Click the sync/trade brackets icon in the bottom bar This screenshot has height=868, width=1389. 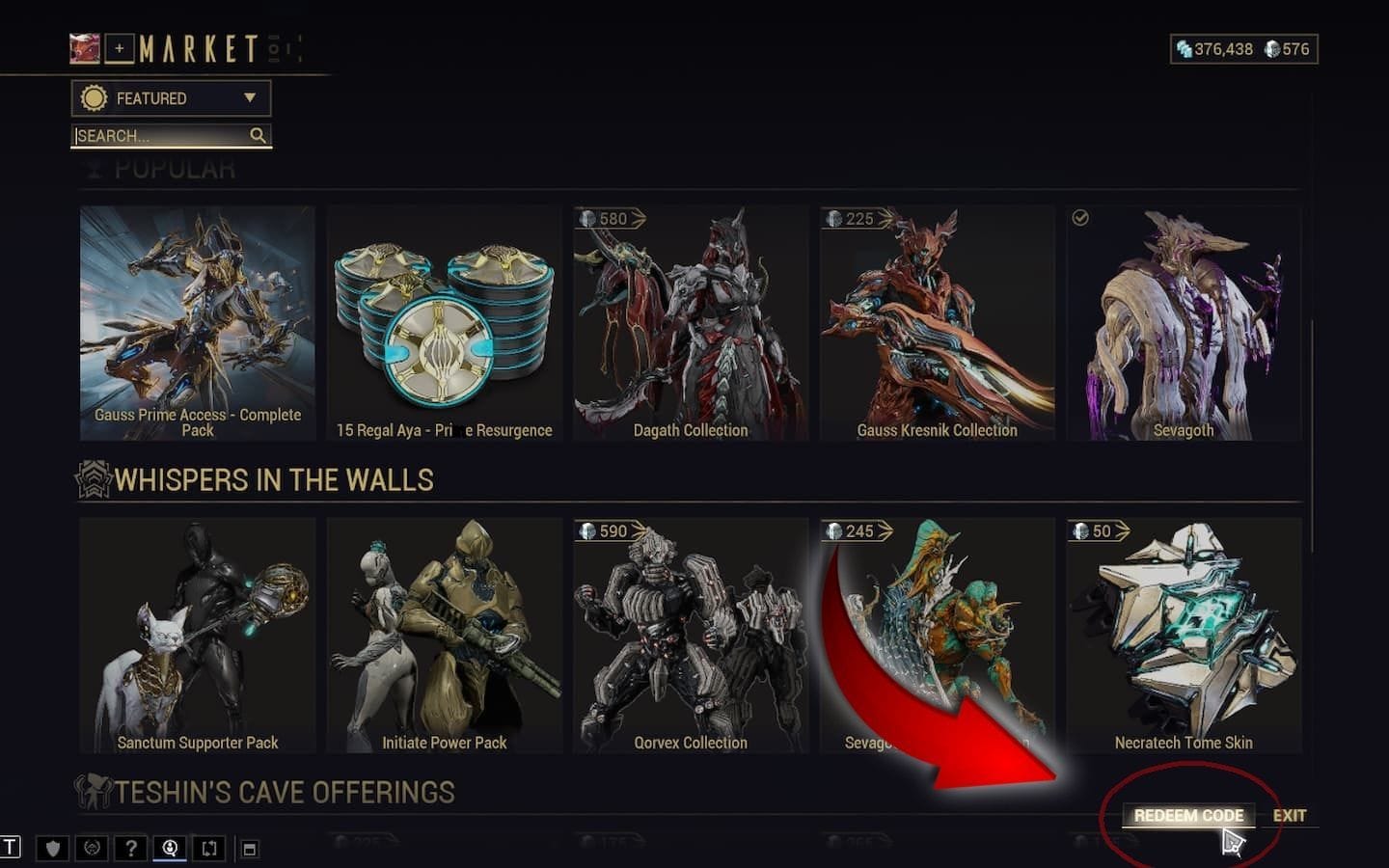[x=209, y=849]
